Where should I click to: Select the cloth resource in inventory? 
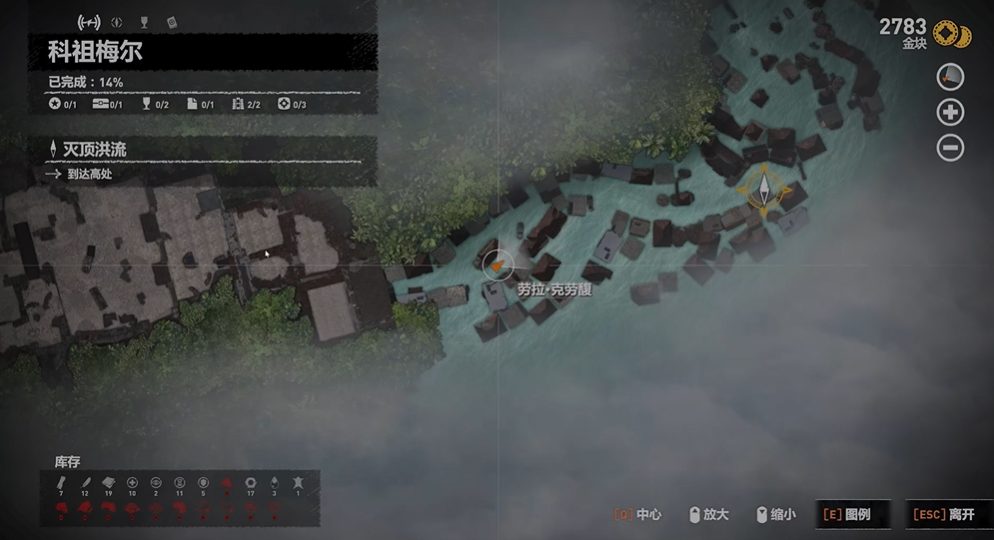tap(108, 485)
